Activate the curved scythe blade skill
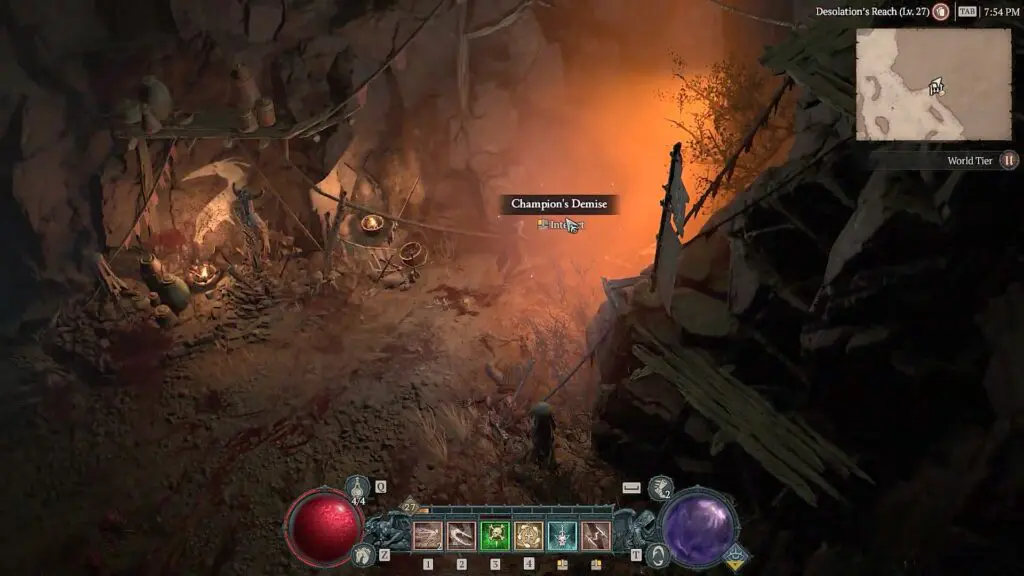The height and width of the screenshot is (576, 1024). [462, 537]
